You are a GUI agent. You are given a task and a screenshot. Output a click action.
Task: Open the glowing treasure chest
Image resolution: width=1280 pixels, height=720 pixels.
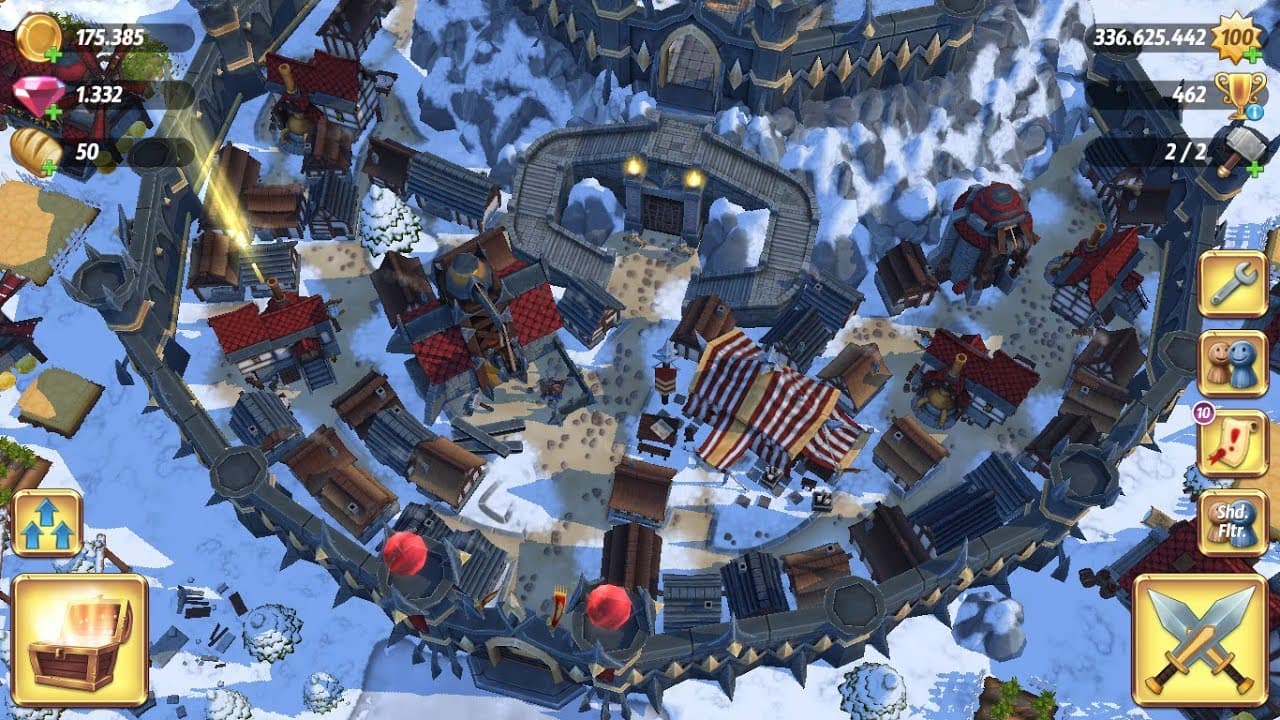click(x=79, y=638)
